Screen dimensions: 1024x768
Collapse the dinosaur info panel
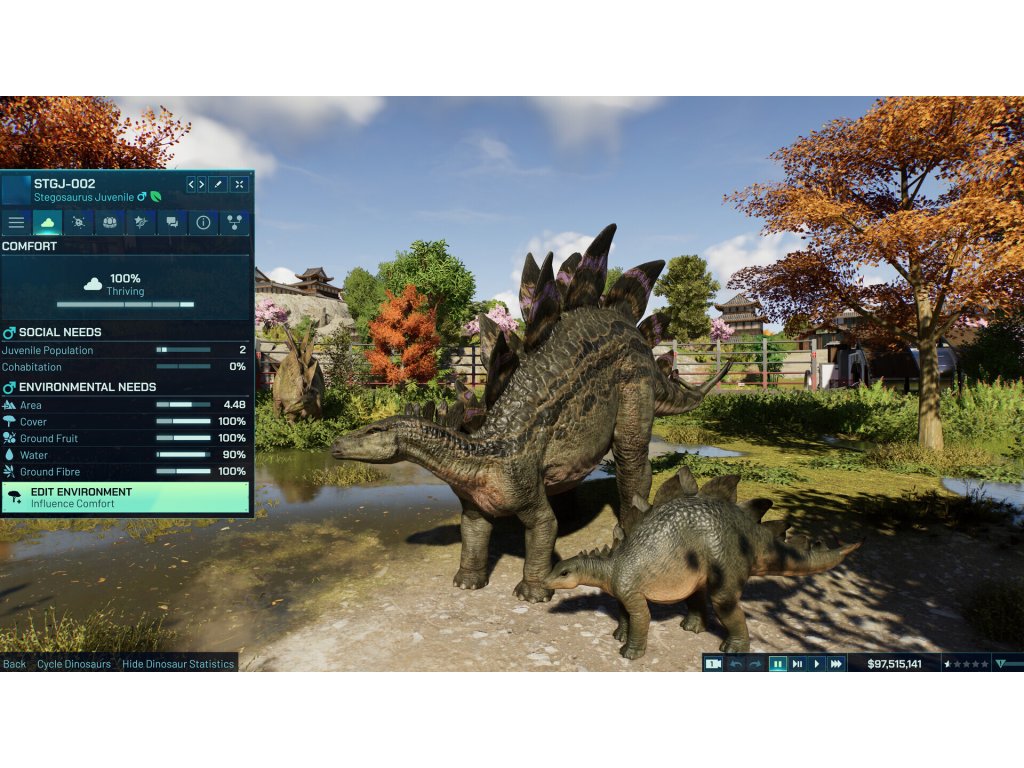(239, 184)
